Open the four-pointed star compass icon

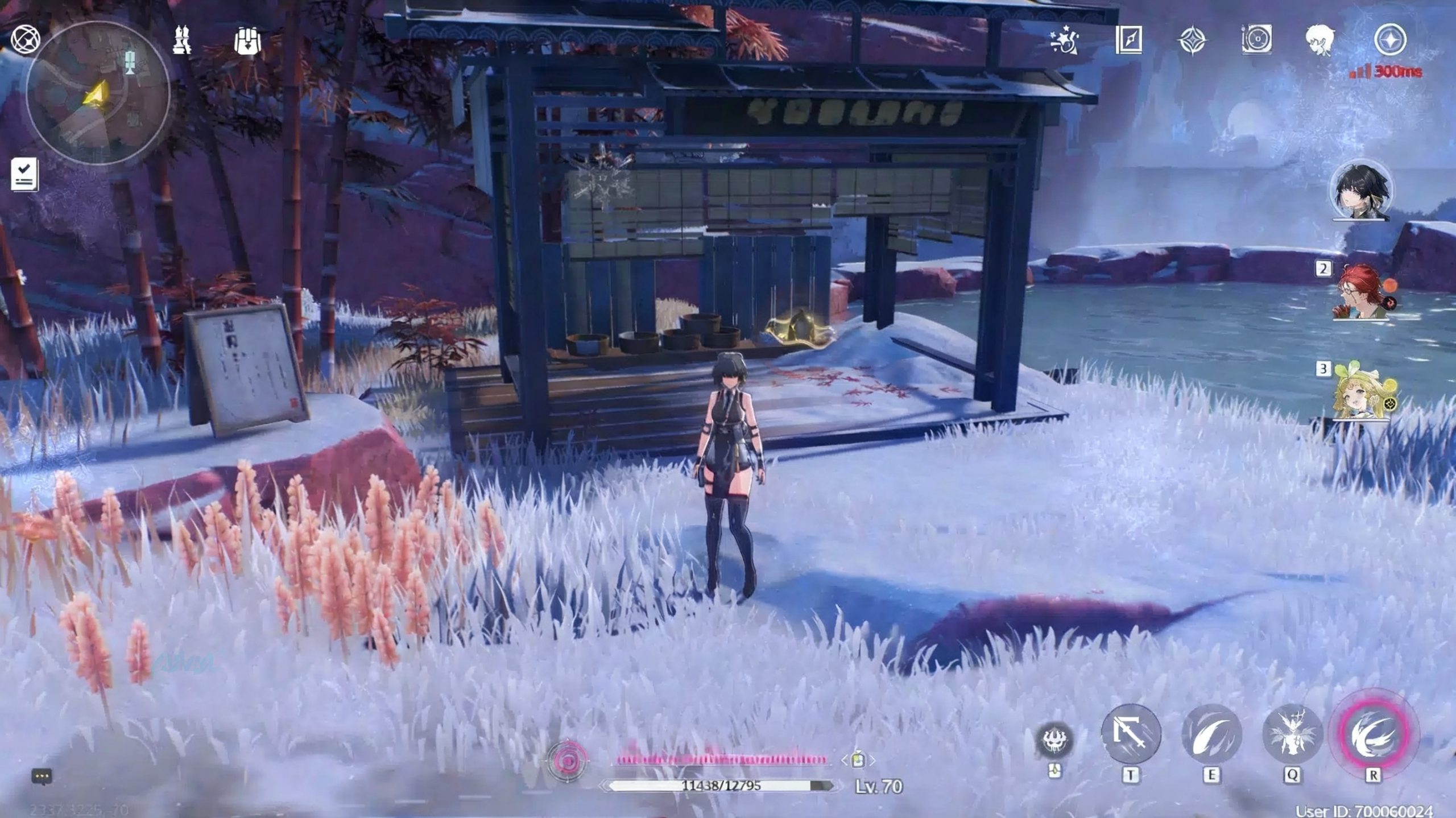coord(1192,41)
